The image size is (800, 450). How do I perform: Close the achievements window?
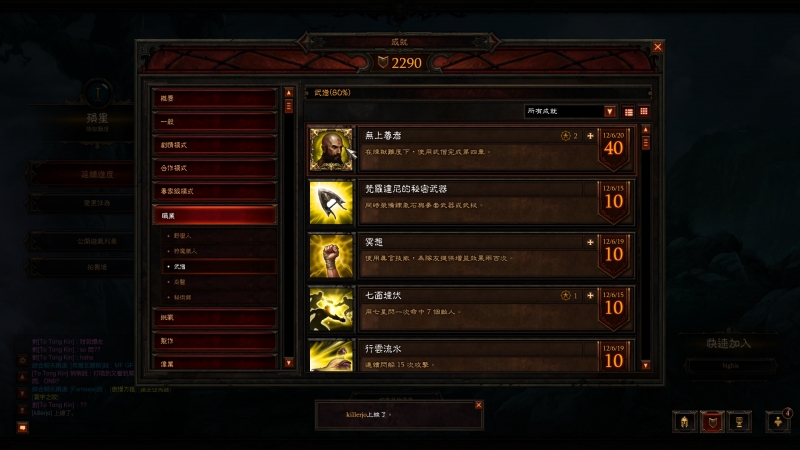[657, 47]
